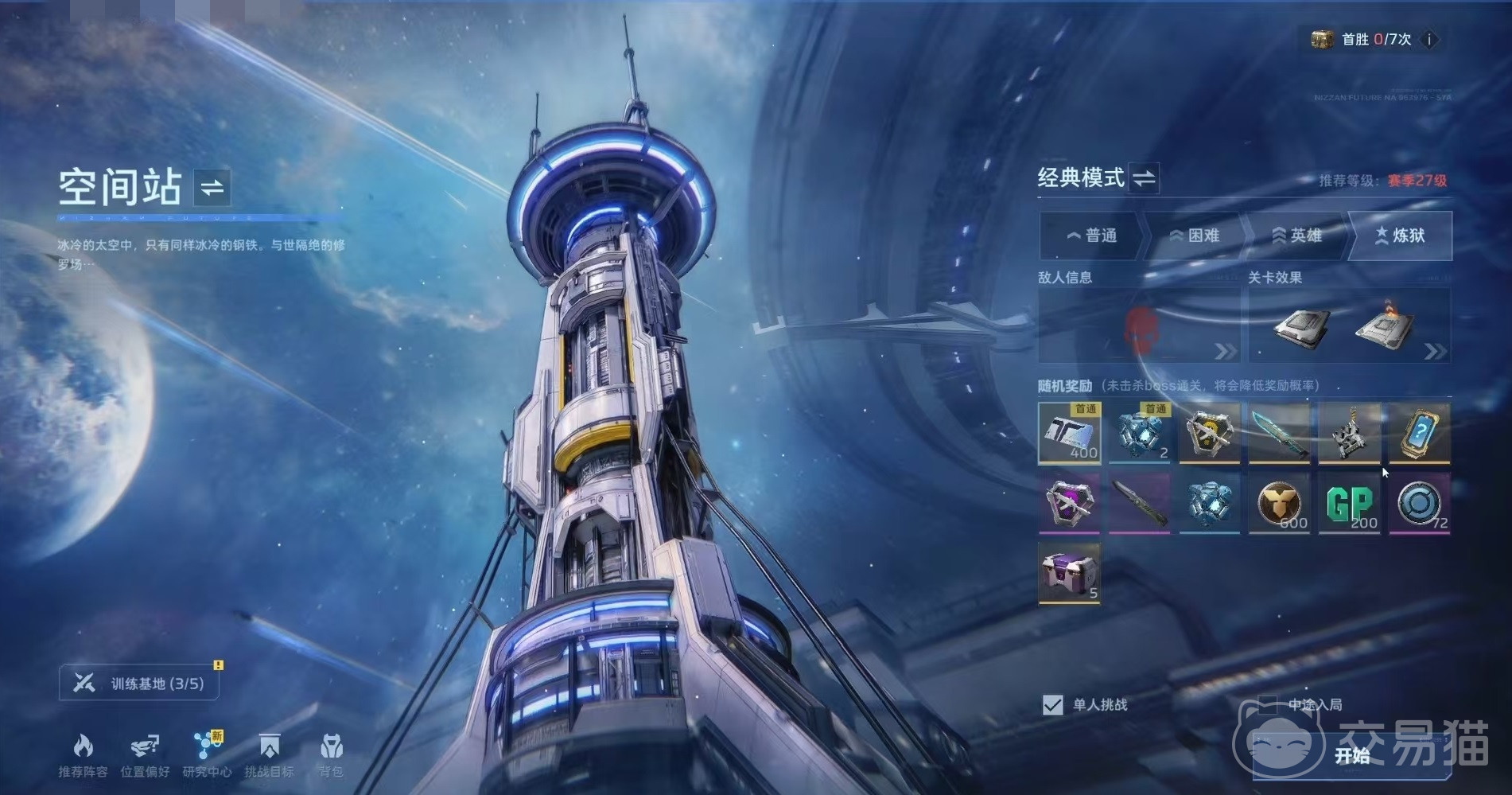This screenshot has width=1512, height=795.
Task: Switch to 英雄 difficulty
Action: click(x=1296, y=236)
